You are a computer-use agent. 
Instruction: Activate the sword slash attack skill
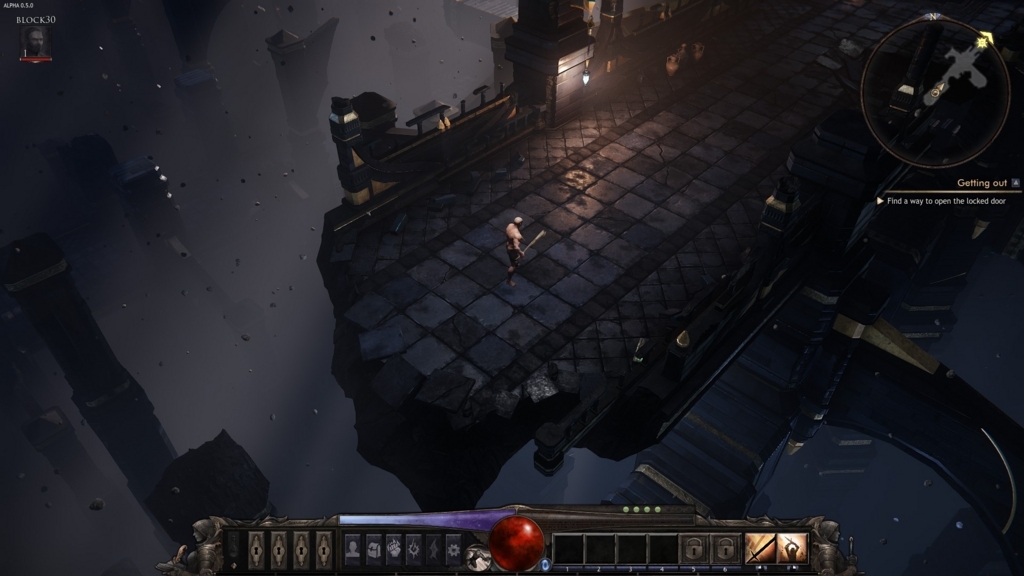click(x=760, y=548)
